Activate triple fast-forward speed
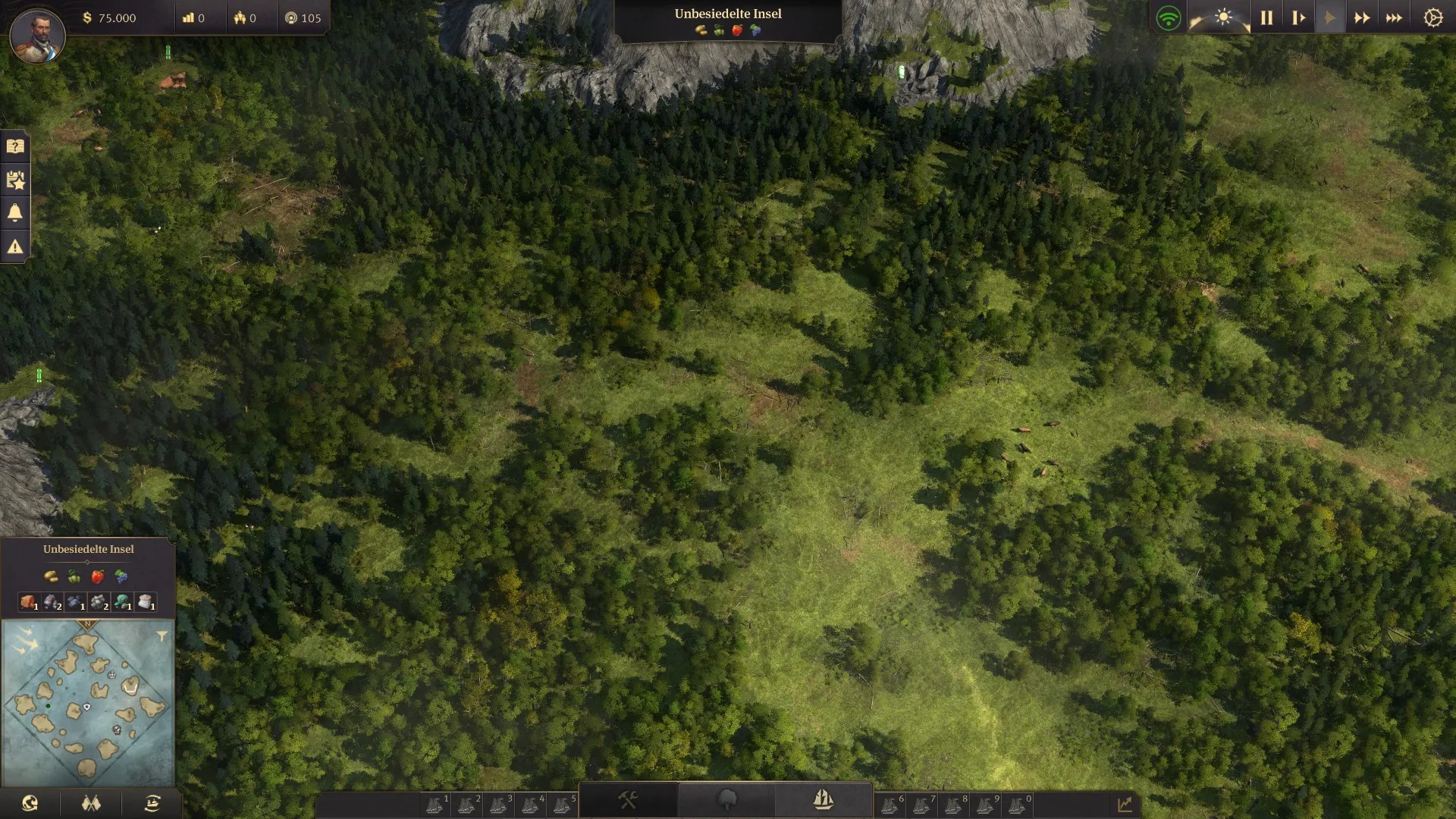This screenshot has width=1456, height=819. (1394, 17)
